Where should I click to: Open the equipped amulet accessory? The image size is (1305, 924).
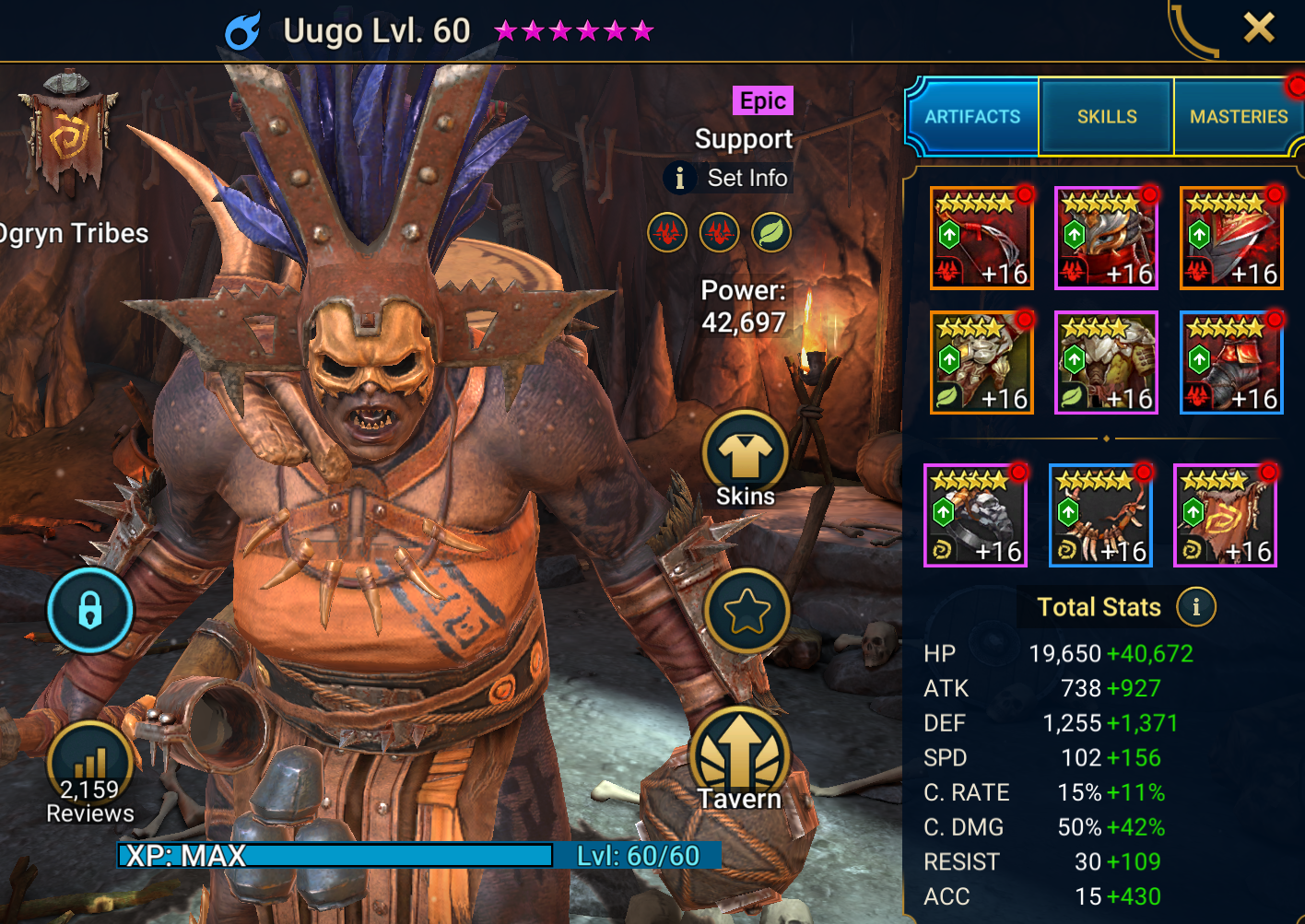(x=1100, y=515)
